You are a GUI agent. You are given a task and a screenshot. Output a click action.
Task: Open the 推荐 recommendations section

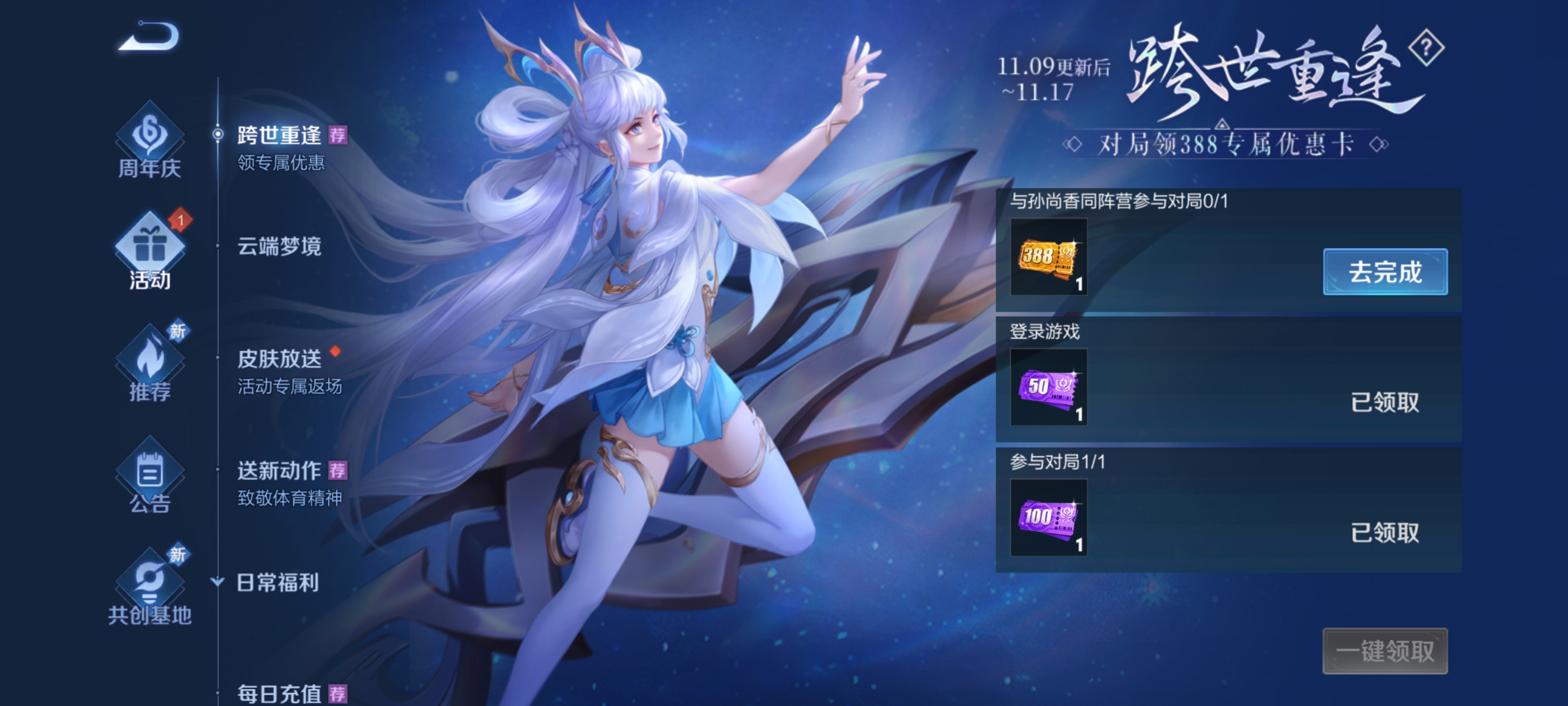(x=150, y=364)
